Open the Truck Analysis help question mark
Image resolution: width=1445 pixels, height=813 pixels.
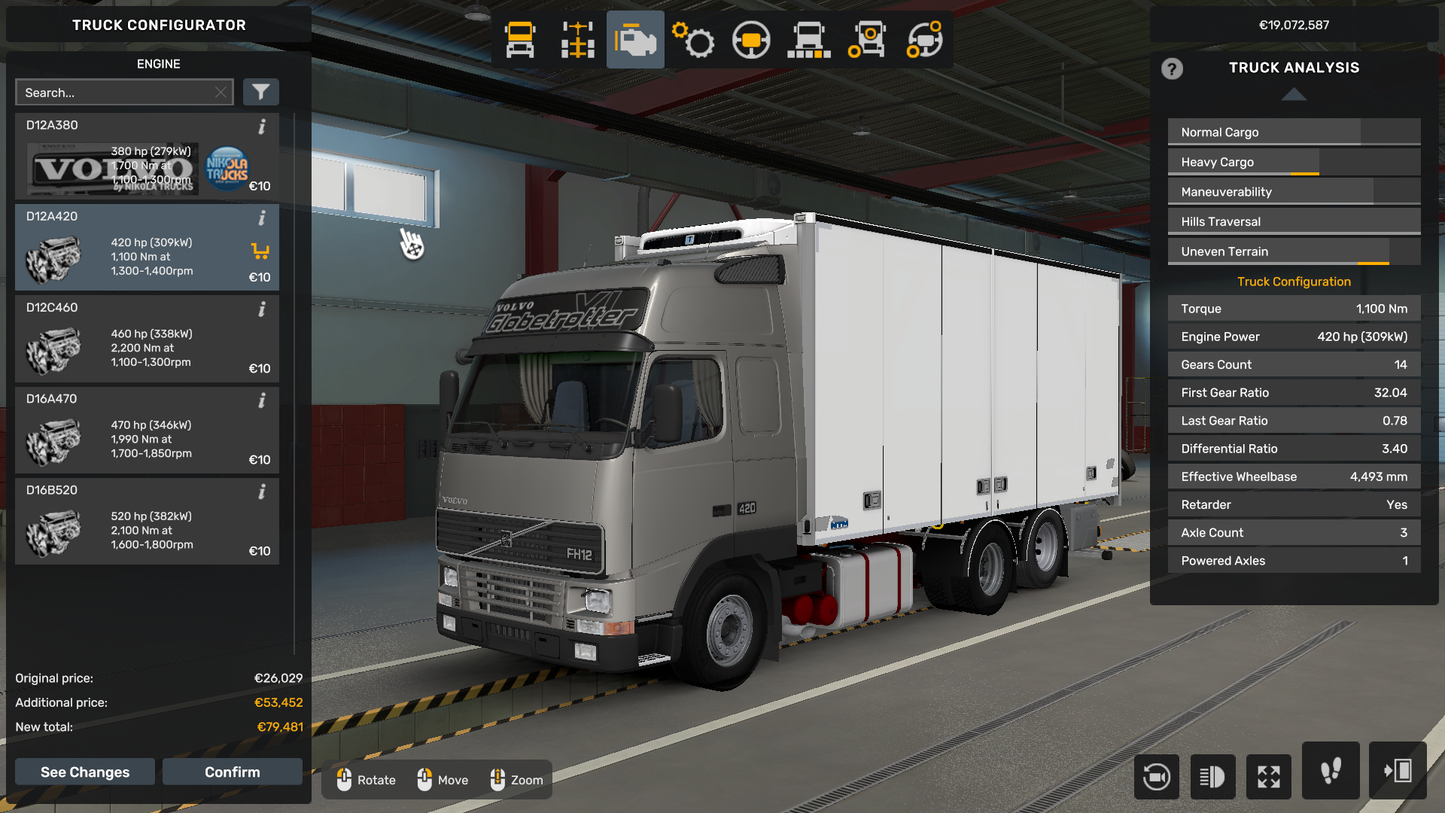(1172, 68)
